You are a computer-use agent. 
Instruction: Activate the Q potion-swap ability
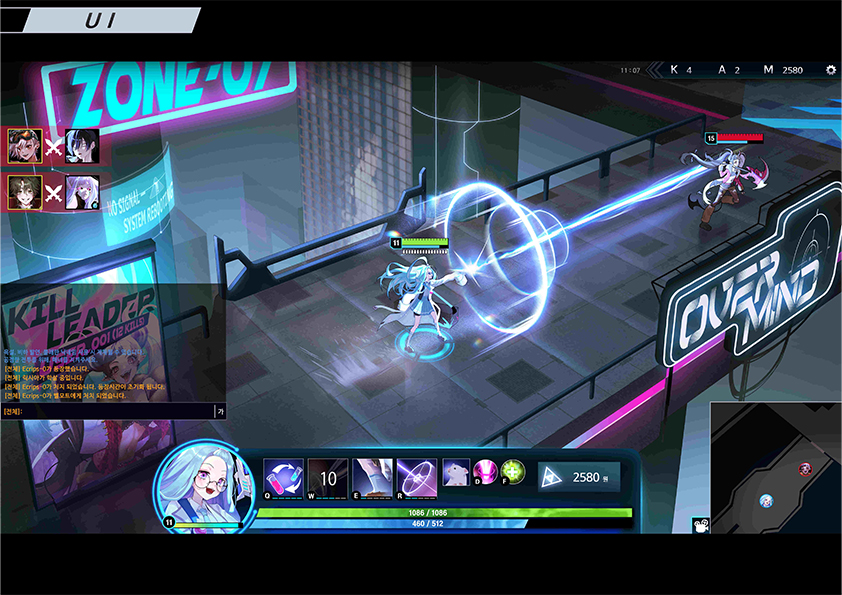pyautogui.click(x=284, y=478)
